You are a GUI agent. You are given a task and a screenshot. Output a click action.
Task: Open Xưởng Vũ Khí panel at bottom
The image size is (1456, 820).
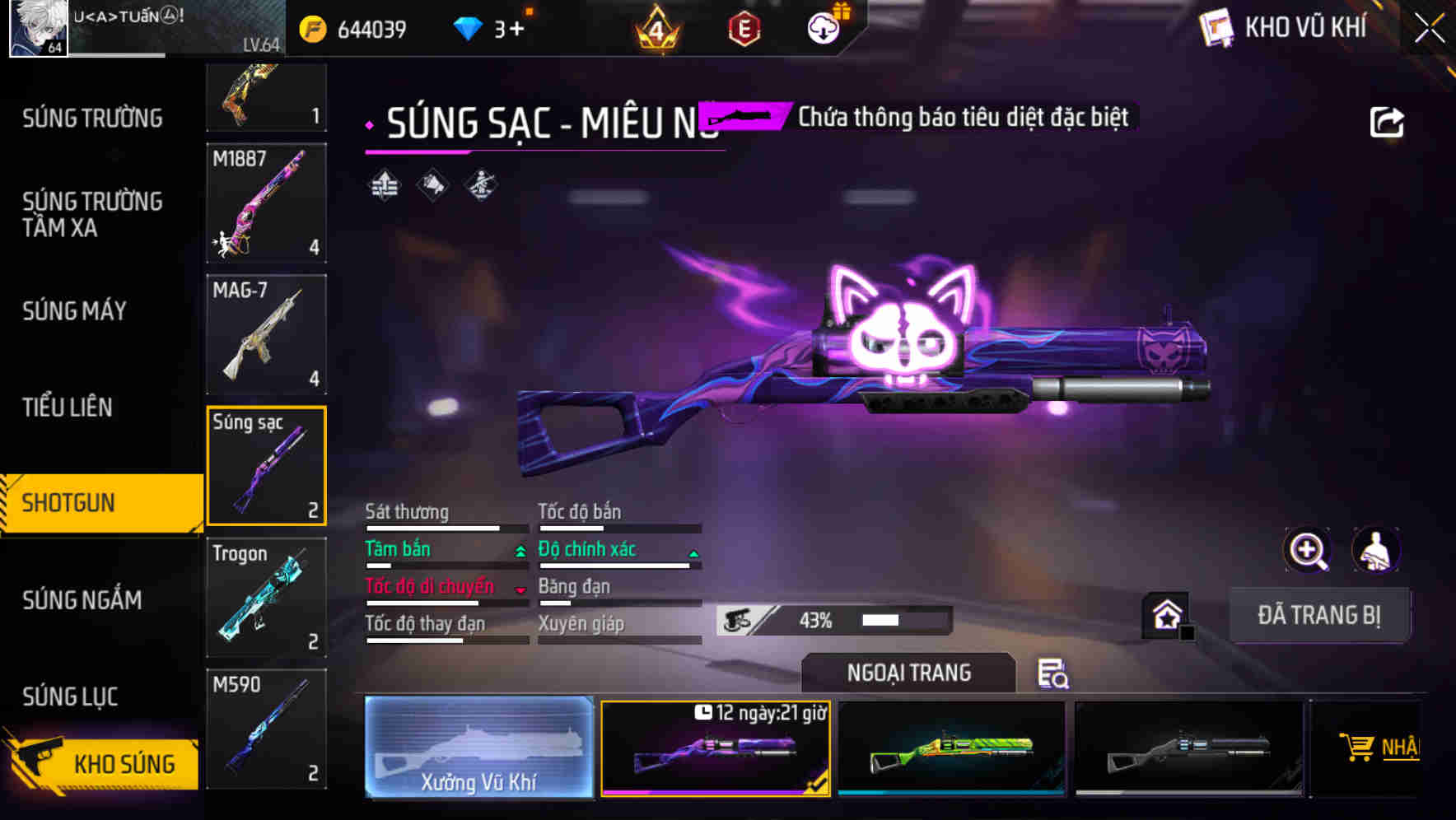click(x=479, y=748)
